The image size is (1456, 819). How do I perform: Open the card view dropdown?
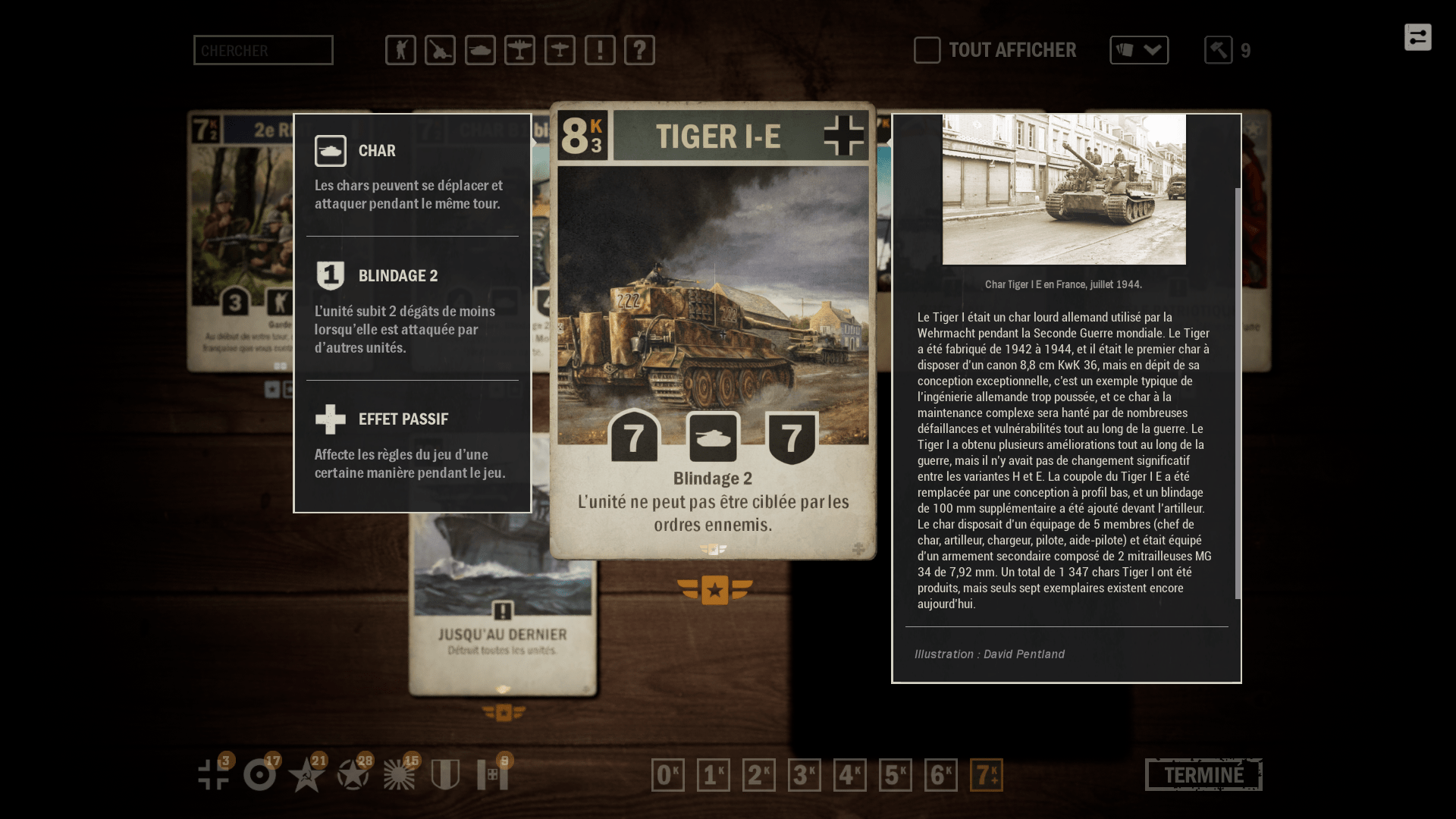(1139, 50)
